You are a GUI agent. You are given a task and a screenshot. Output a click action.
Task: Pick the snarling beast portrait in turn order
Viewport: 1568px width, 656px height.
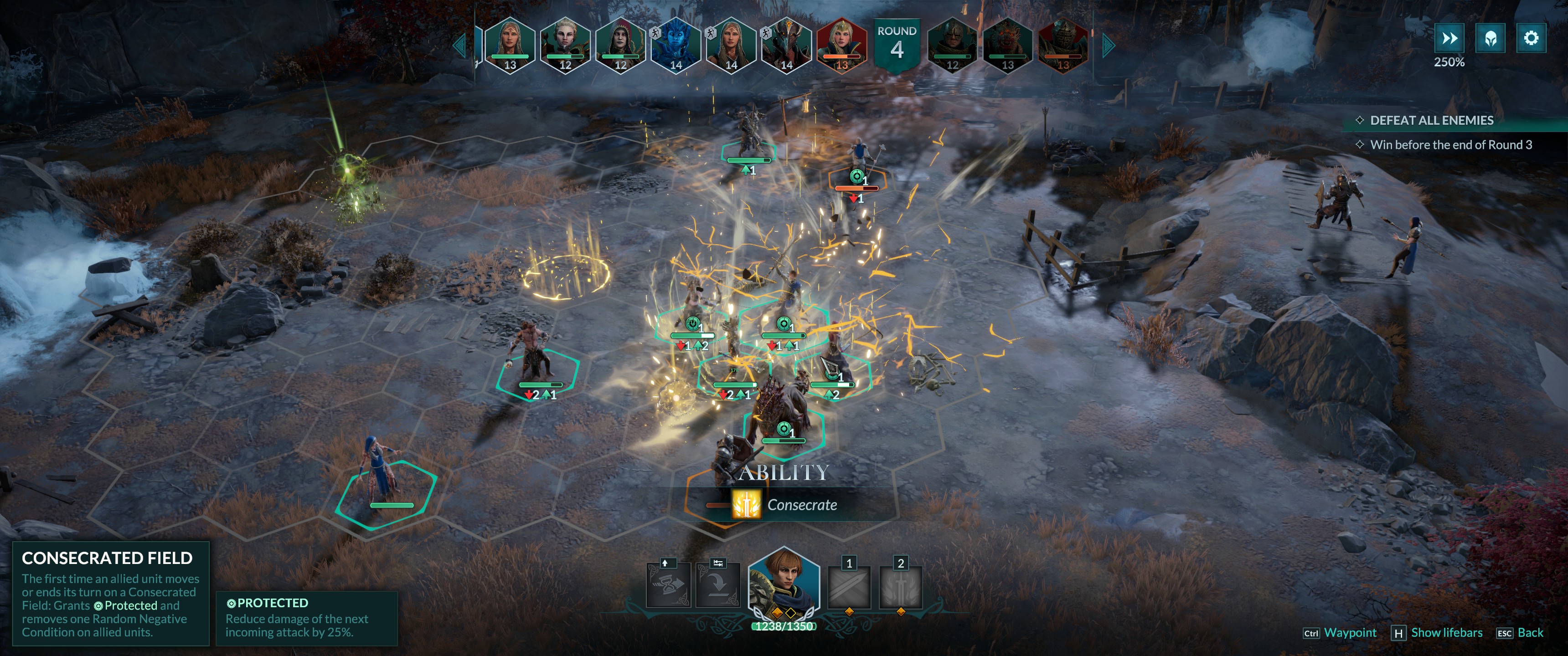click(1007, 44)
